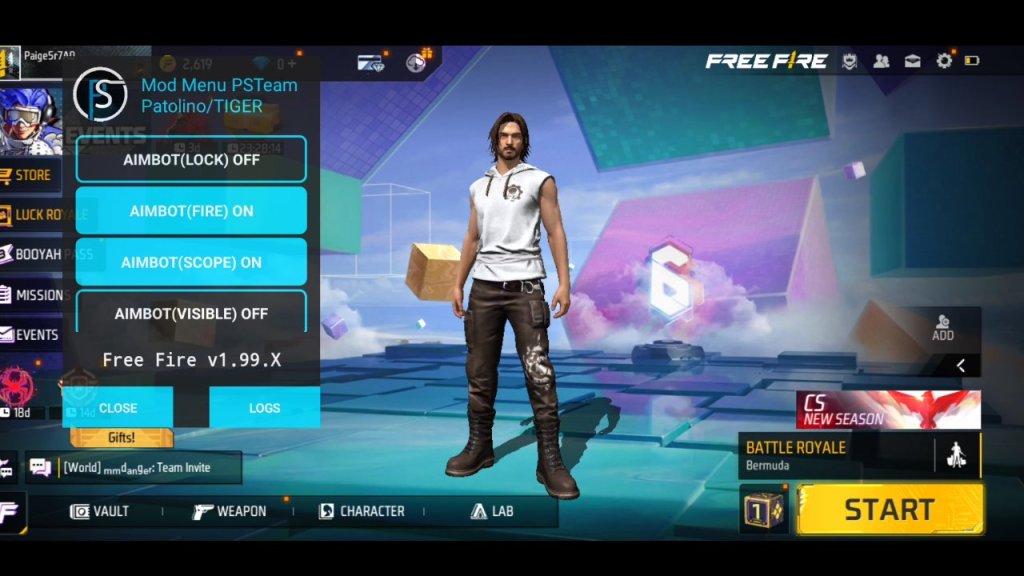Open the Lab menu

(491, 511)
